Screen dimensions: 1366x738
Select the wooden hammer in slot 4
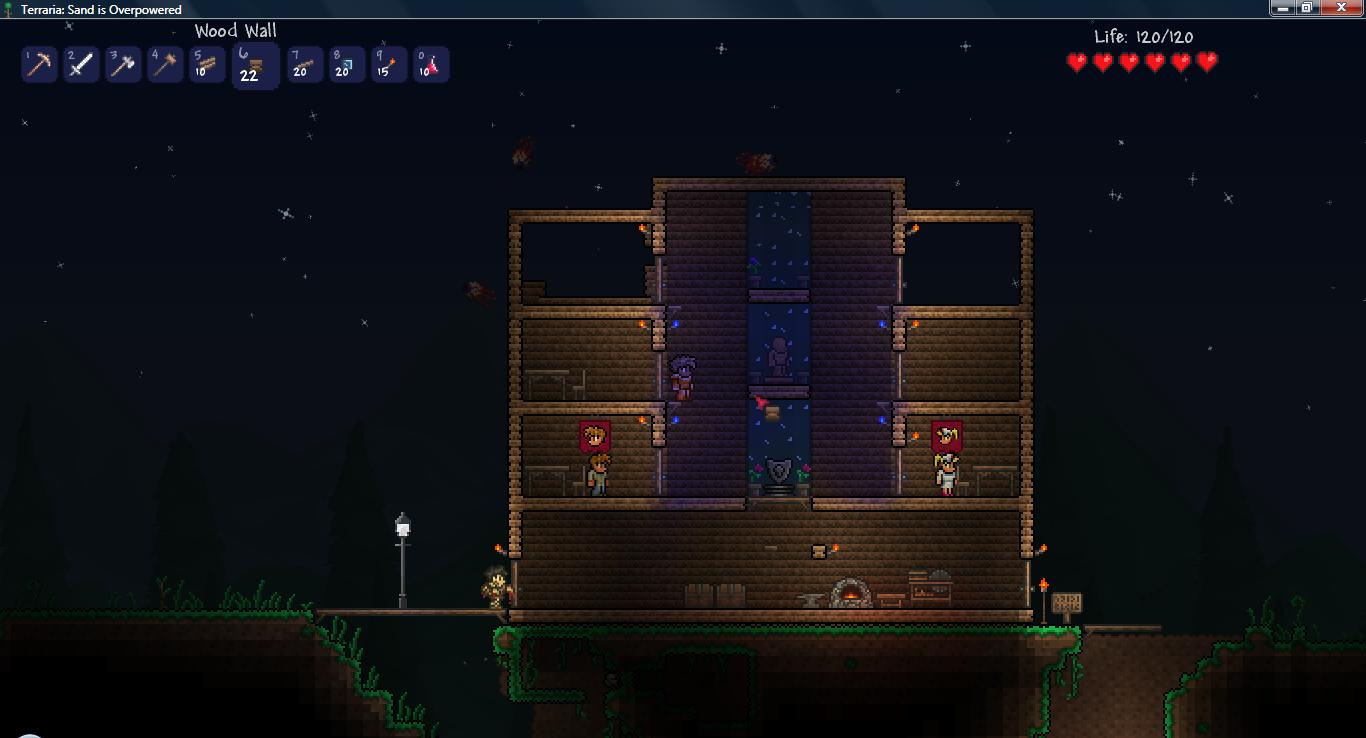pyautogui.click(x=165, y=65)
